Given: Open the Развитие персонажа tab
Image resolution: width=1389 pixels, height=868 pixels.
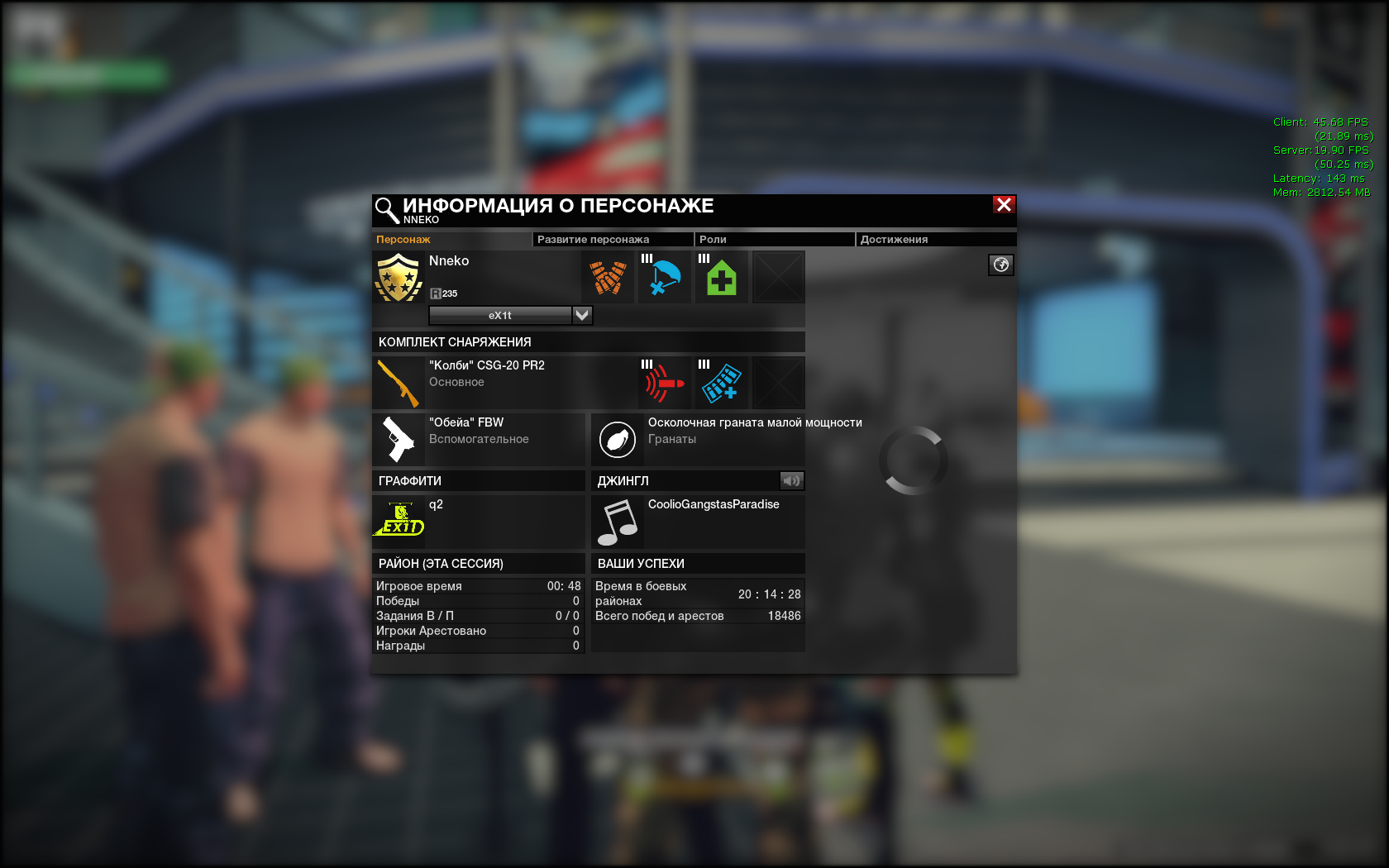Looking at the screenshot, I should tap(593, 240).
